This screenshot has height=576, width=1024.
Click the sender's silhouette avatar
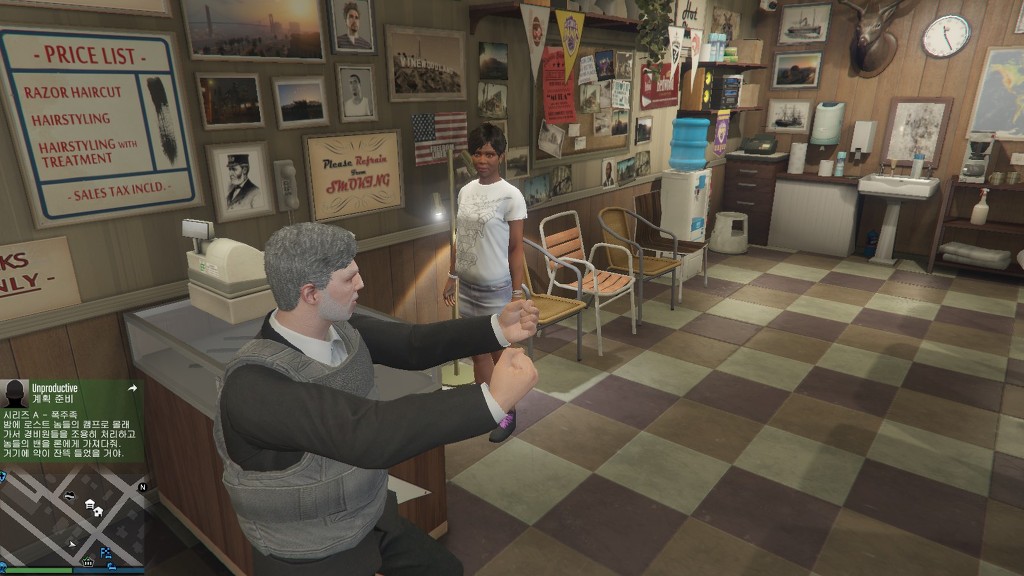click(15, 392)
